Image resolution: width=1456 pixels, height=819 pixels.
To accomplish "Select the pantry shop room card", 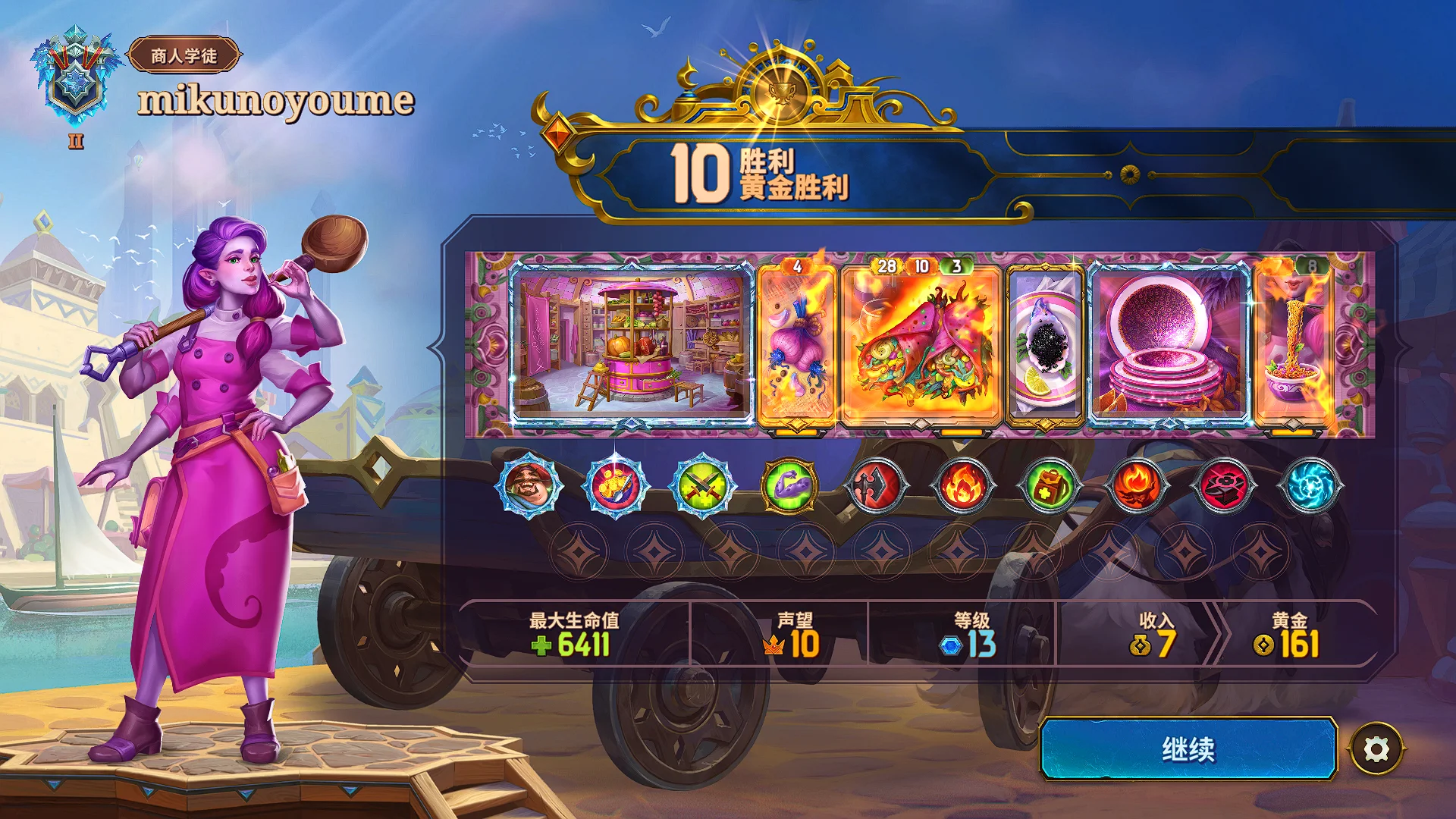I will coord(631,344).
